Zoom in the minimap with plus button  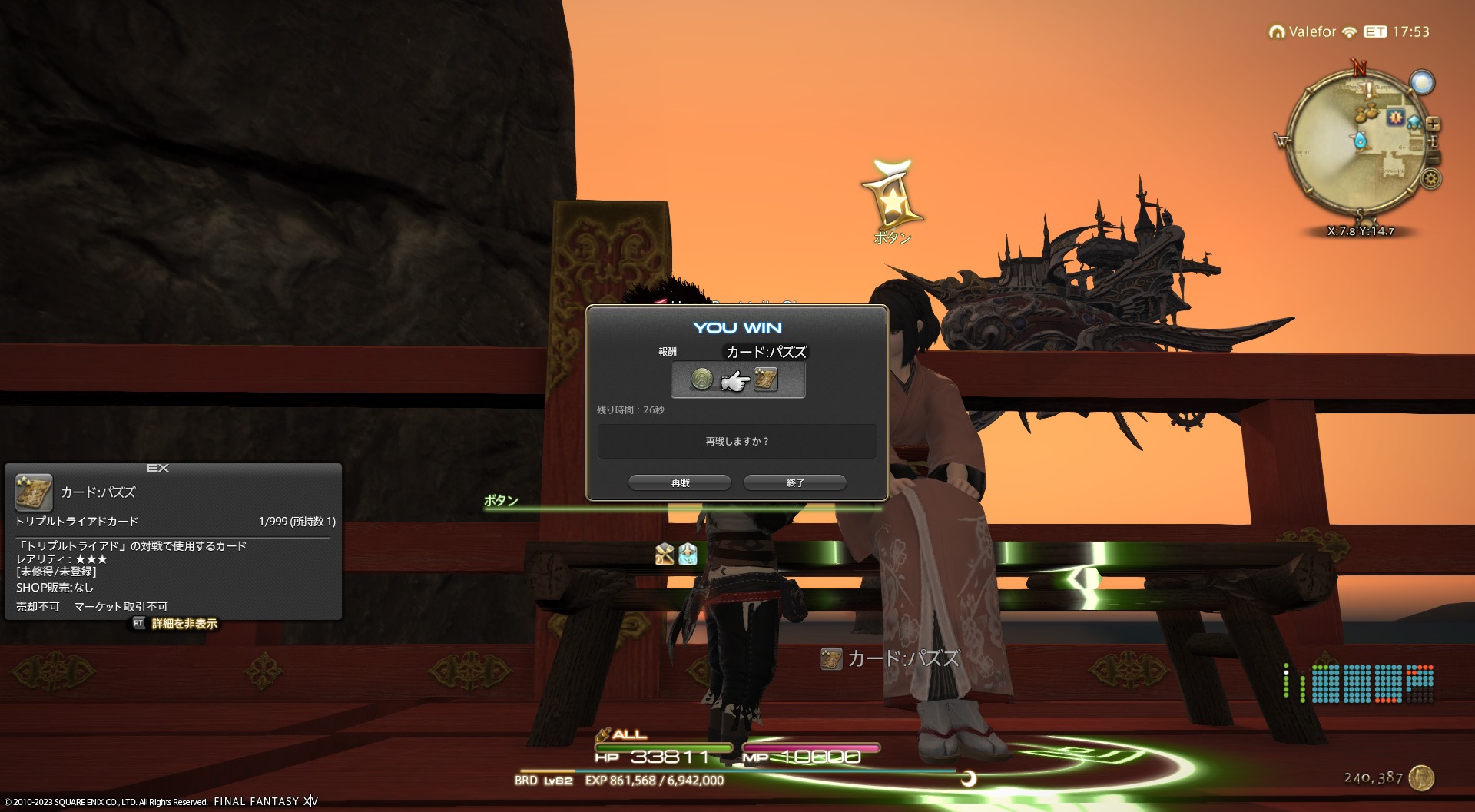click(x=1434, y=124)
